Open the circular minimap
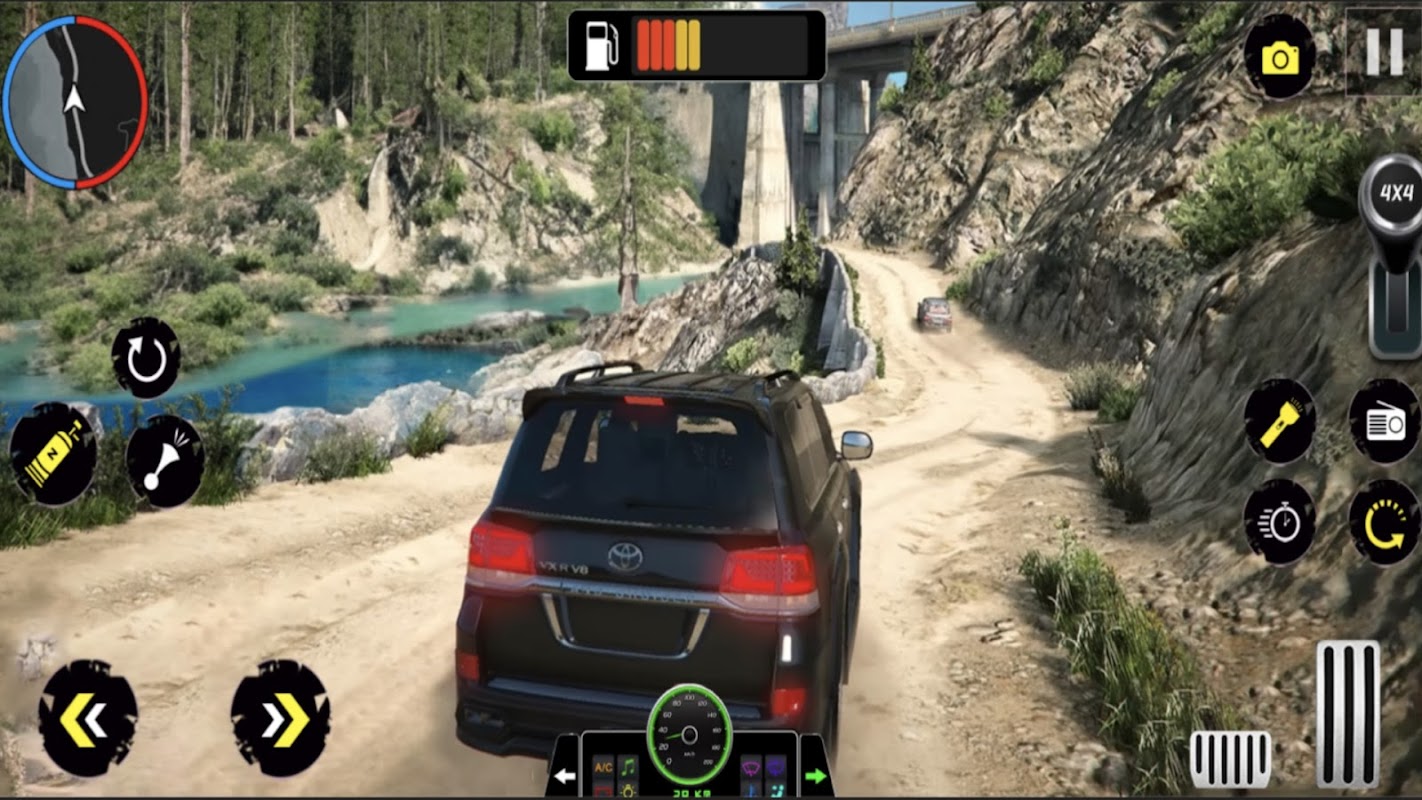This screenshot has width=1422, height=800. click(75, 102)
